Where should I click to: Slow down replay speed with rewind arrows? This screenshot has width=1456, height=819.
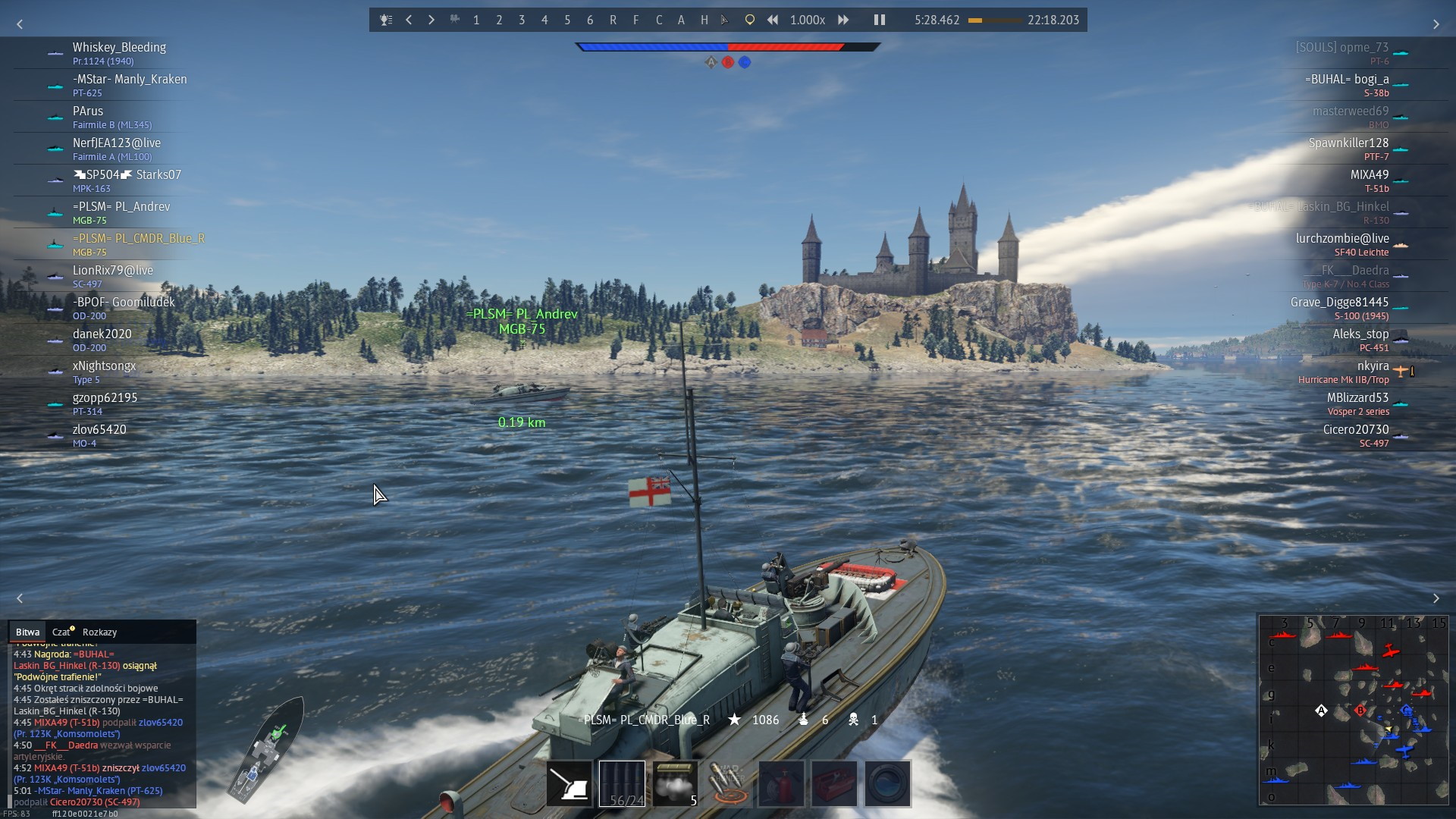[773, 20]
